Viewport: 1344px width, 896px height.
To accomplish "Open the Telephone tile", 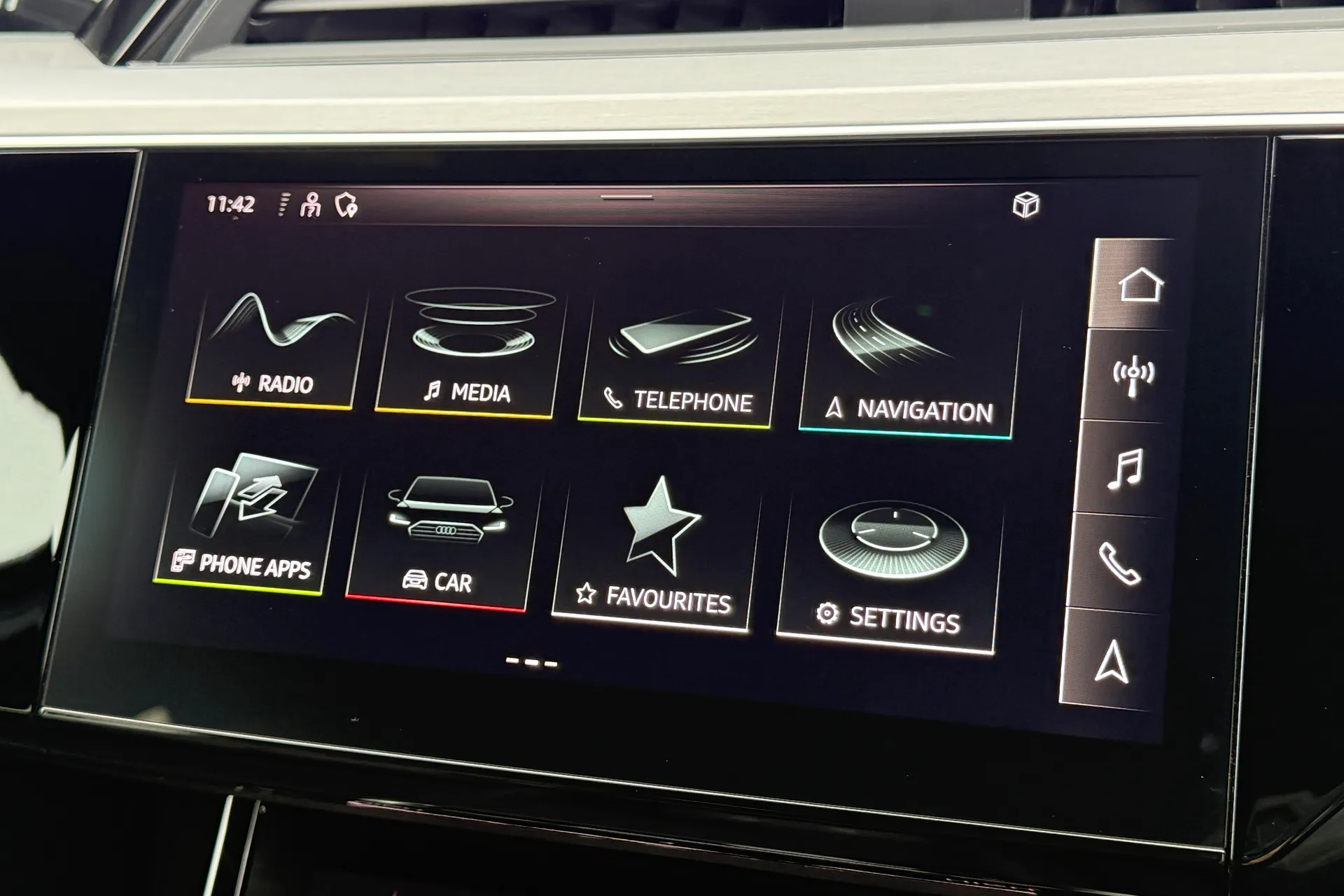I will click(675, 357).
